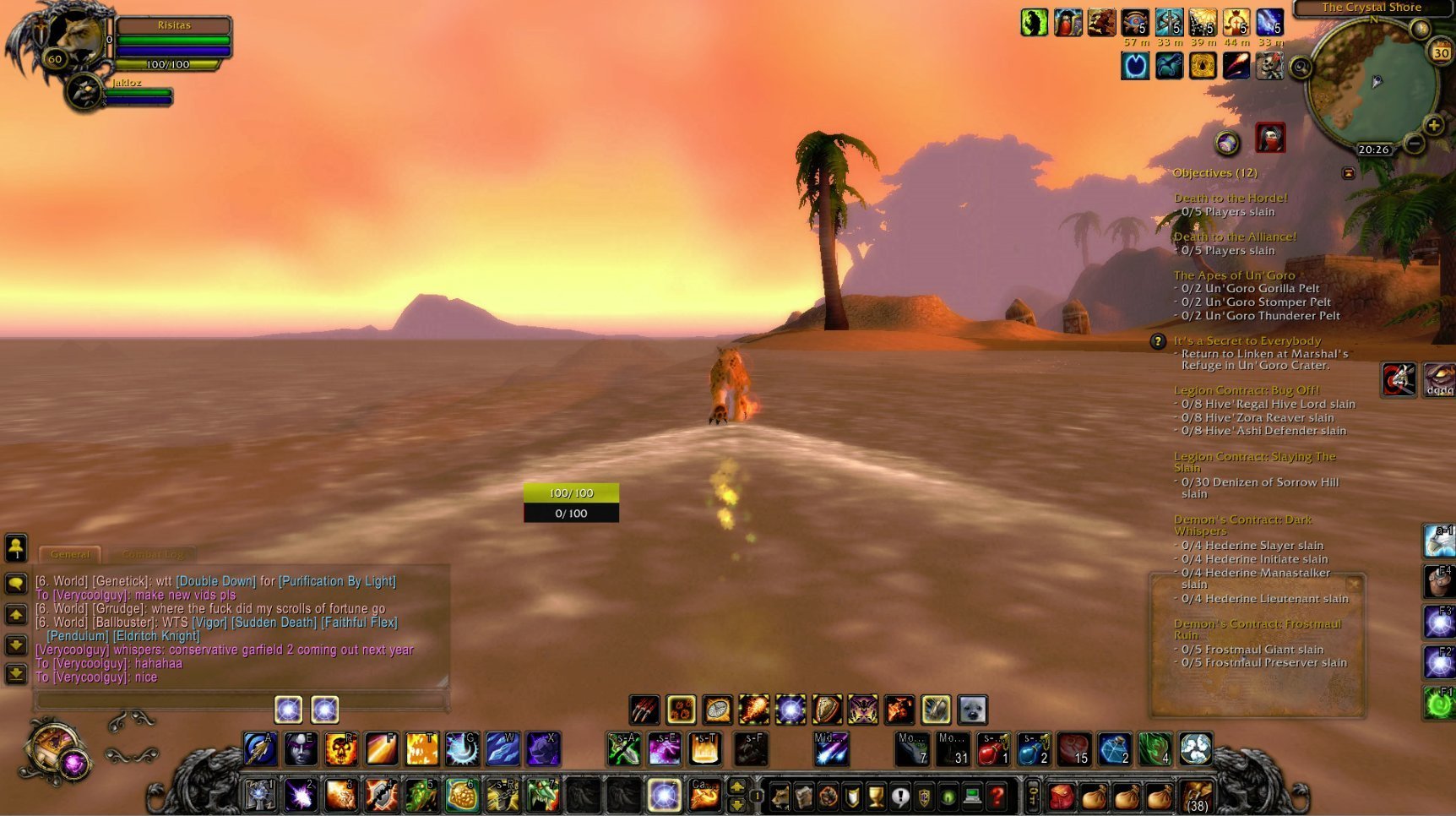Screen dimensions: 1456x816
Task: Open the chat speech bubble menu button
Action: pyautogui.click(x=16, y=583)
